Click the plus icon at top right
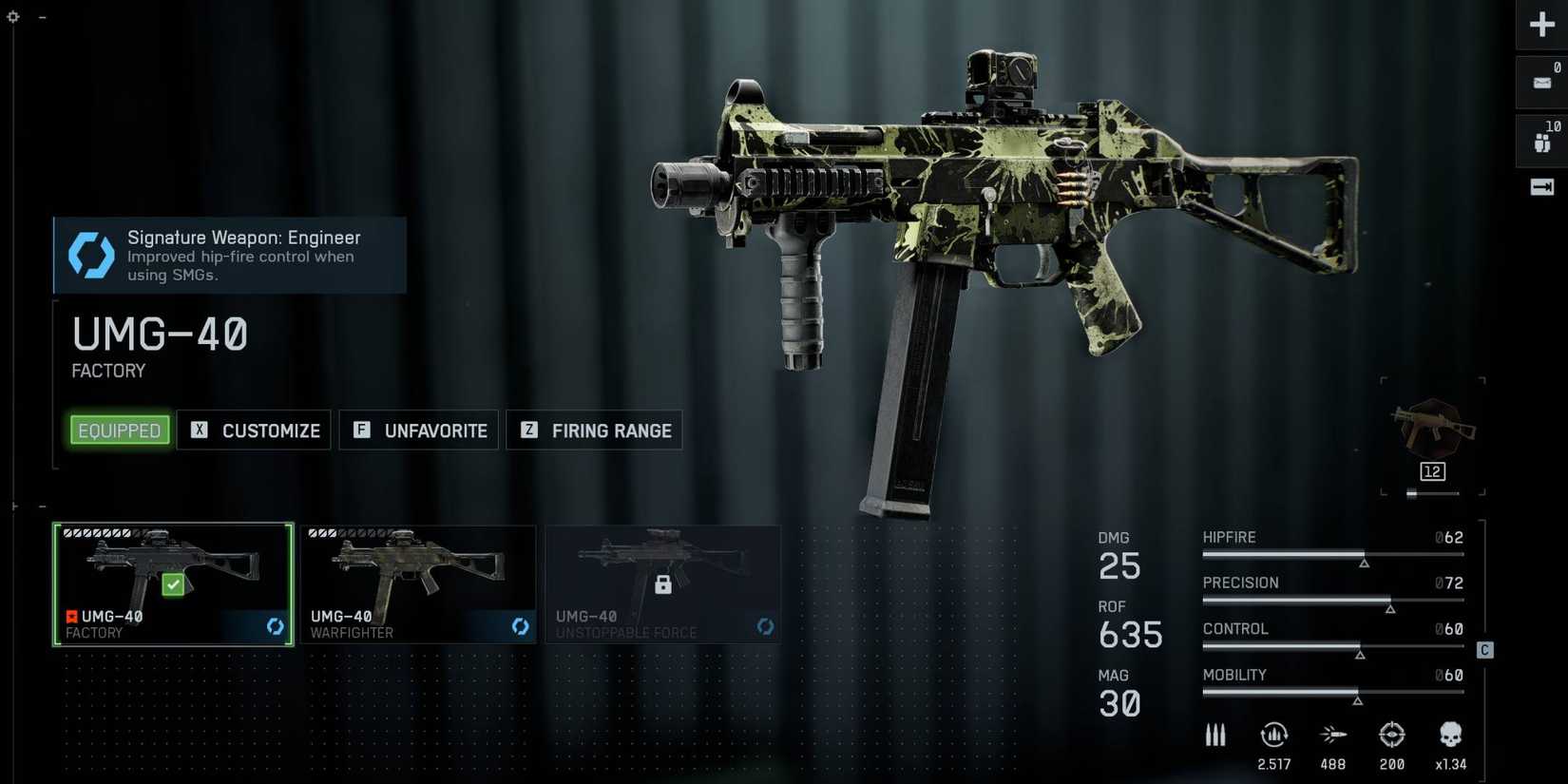The width and height of the screenshot is (1568, 784). click(1541, 24)
